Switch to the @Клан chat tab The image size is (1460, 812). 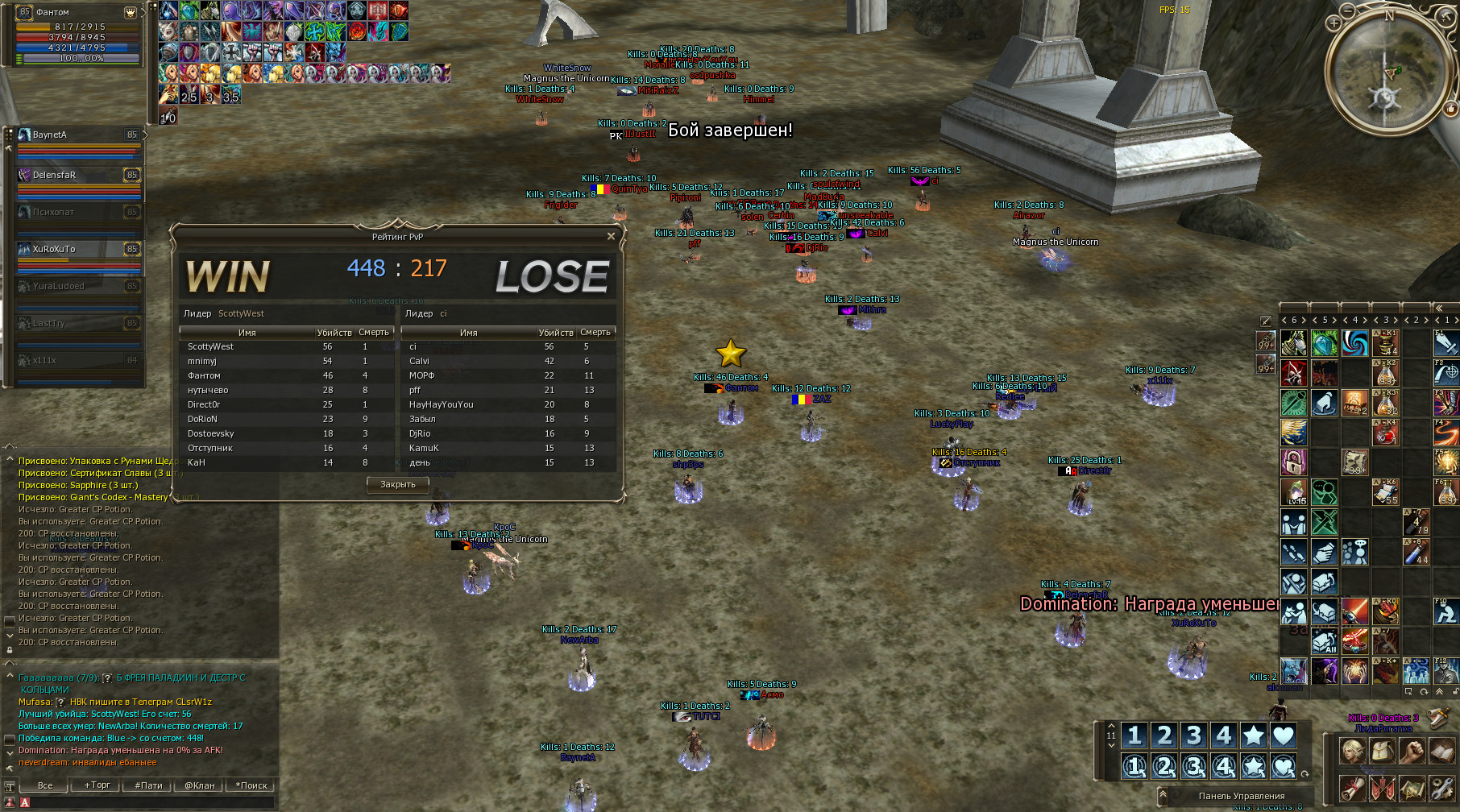tap(201, 785)
